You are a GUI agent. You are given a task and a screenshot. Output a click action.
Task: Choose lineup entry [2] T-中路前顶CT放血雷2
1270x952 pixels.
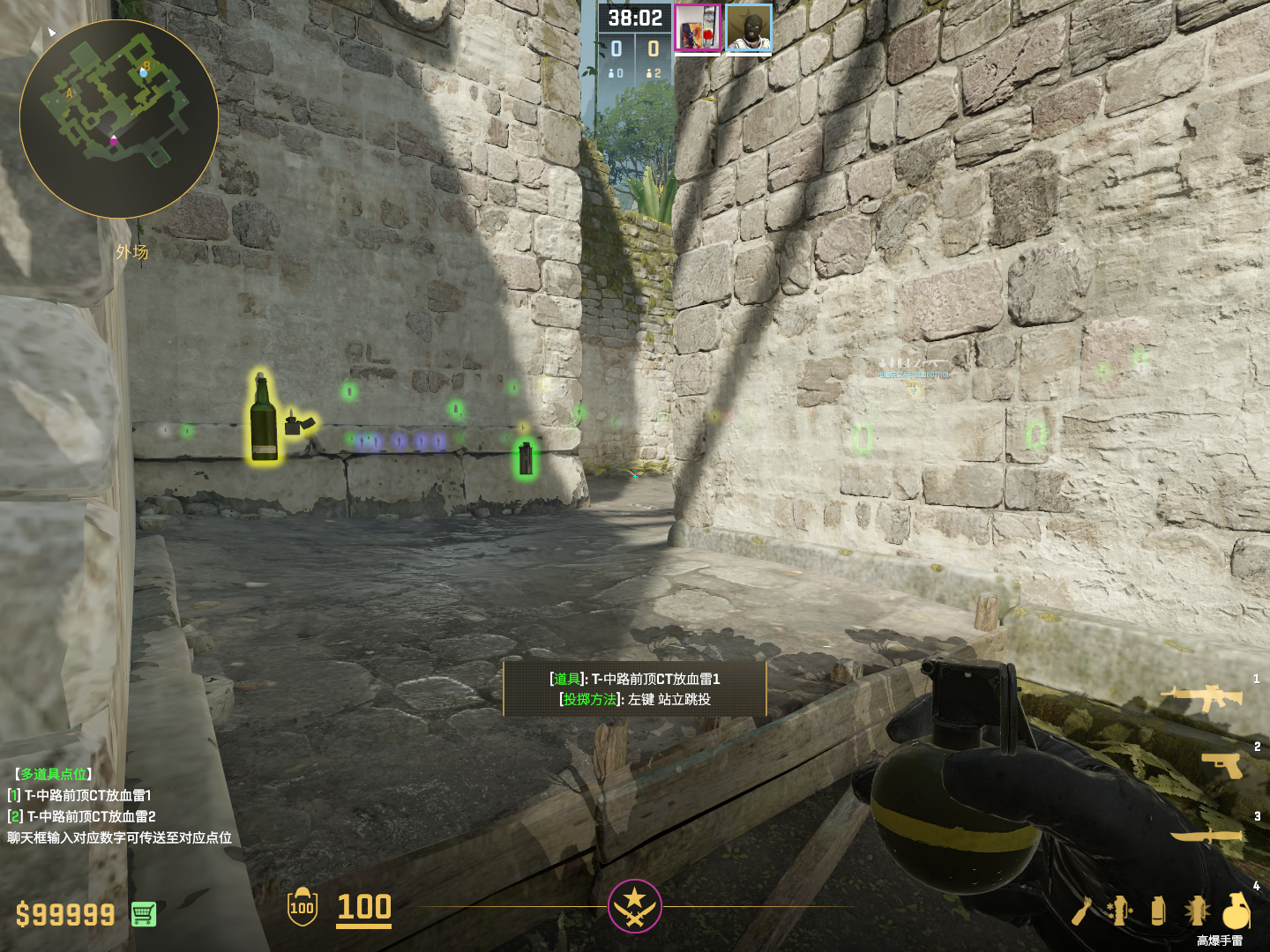82,816
